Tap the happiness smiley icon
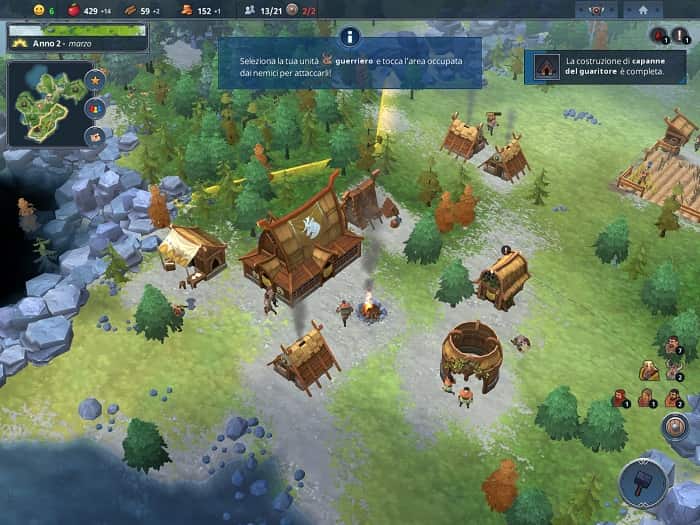The image size is (700, 525). point(38,10)
